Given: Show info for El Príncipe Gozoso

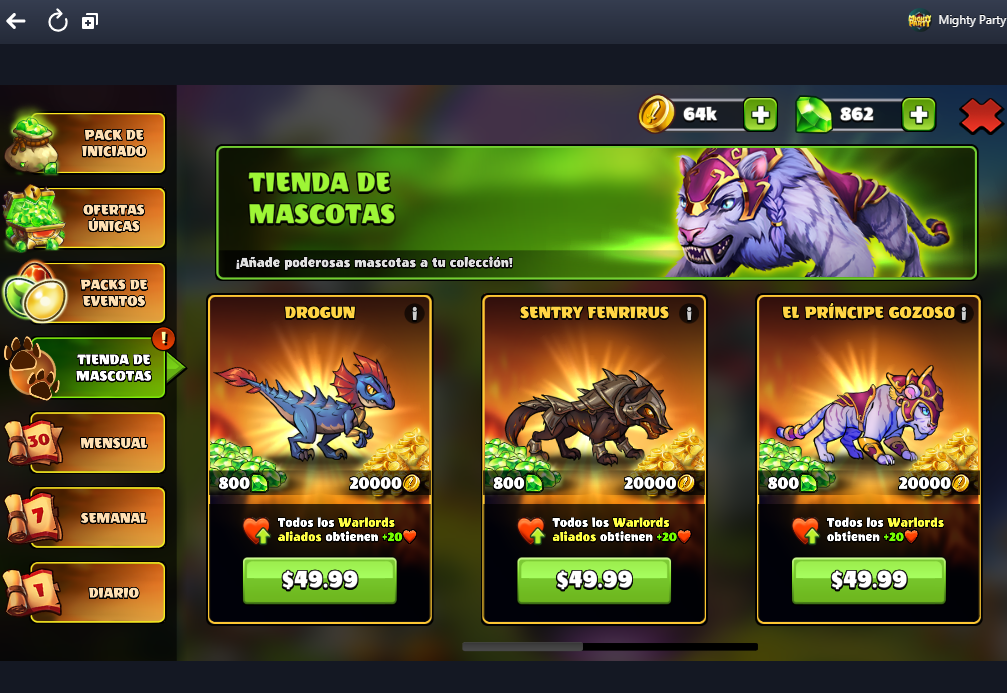Looking at the screenshot, I should pyautogui.click(x=963, y=313).
